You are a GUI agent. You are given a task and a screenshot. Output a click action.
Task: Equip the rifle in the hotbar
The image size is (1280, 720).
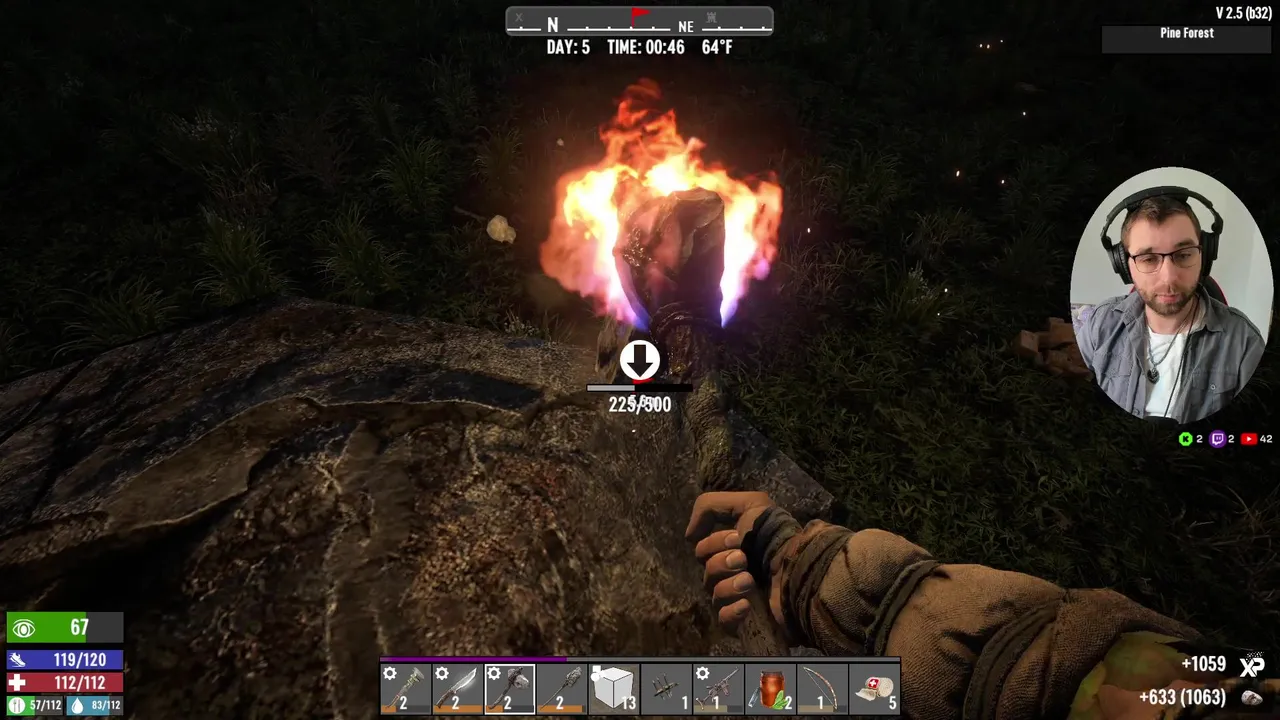click(x=718, y=688)
